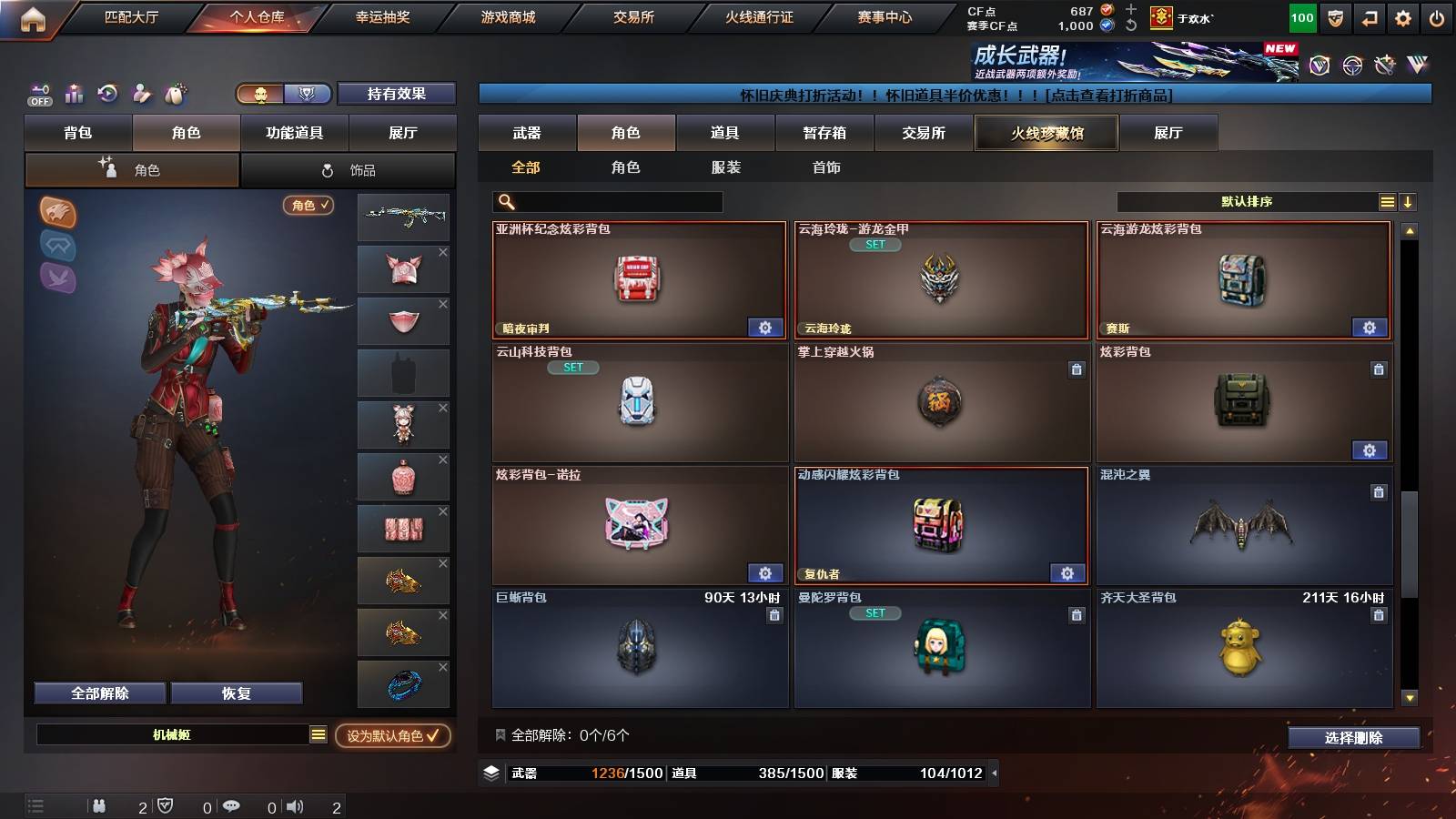Viewport: 1456px width, 819px height.
Task: Click the 全部解除 button below the character
Action: 98,693
